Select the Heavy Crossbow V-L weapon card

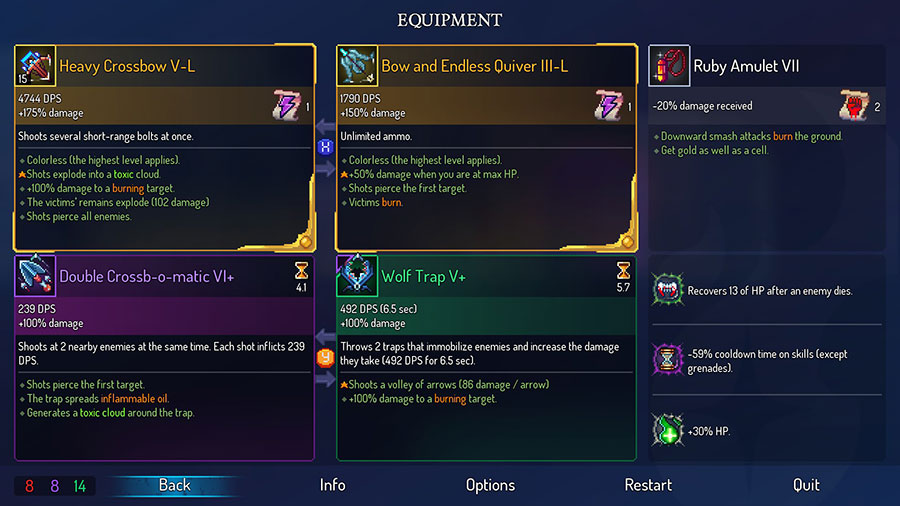tap(163, 148)
